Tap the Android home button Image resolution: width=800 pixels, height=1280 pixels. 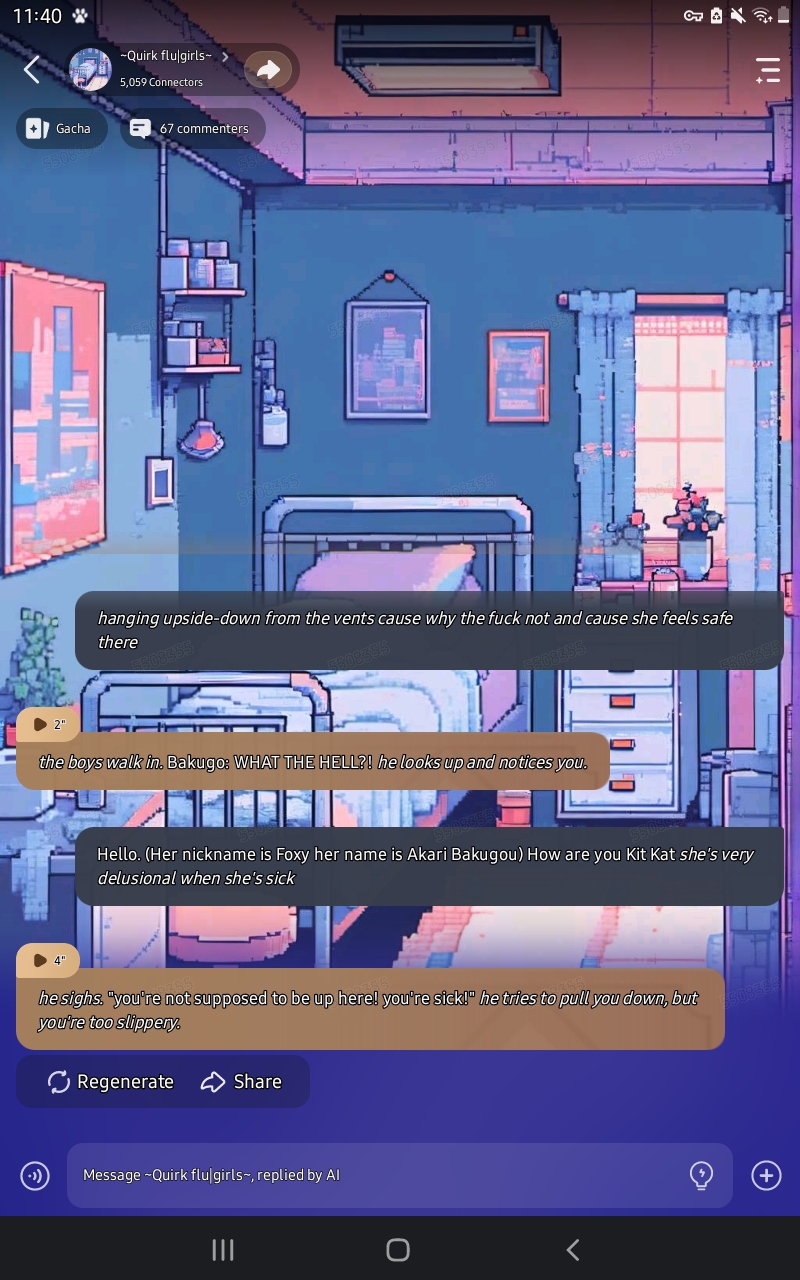(x=398, y=1249)
